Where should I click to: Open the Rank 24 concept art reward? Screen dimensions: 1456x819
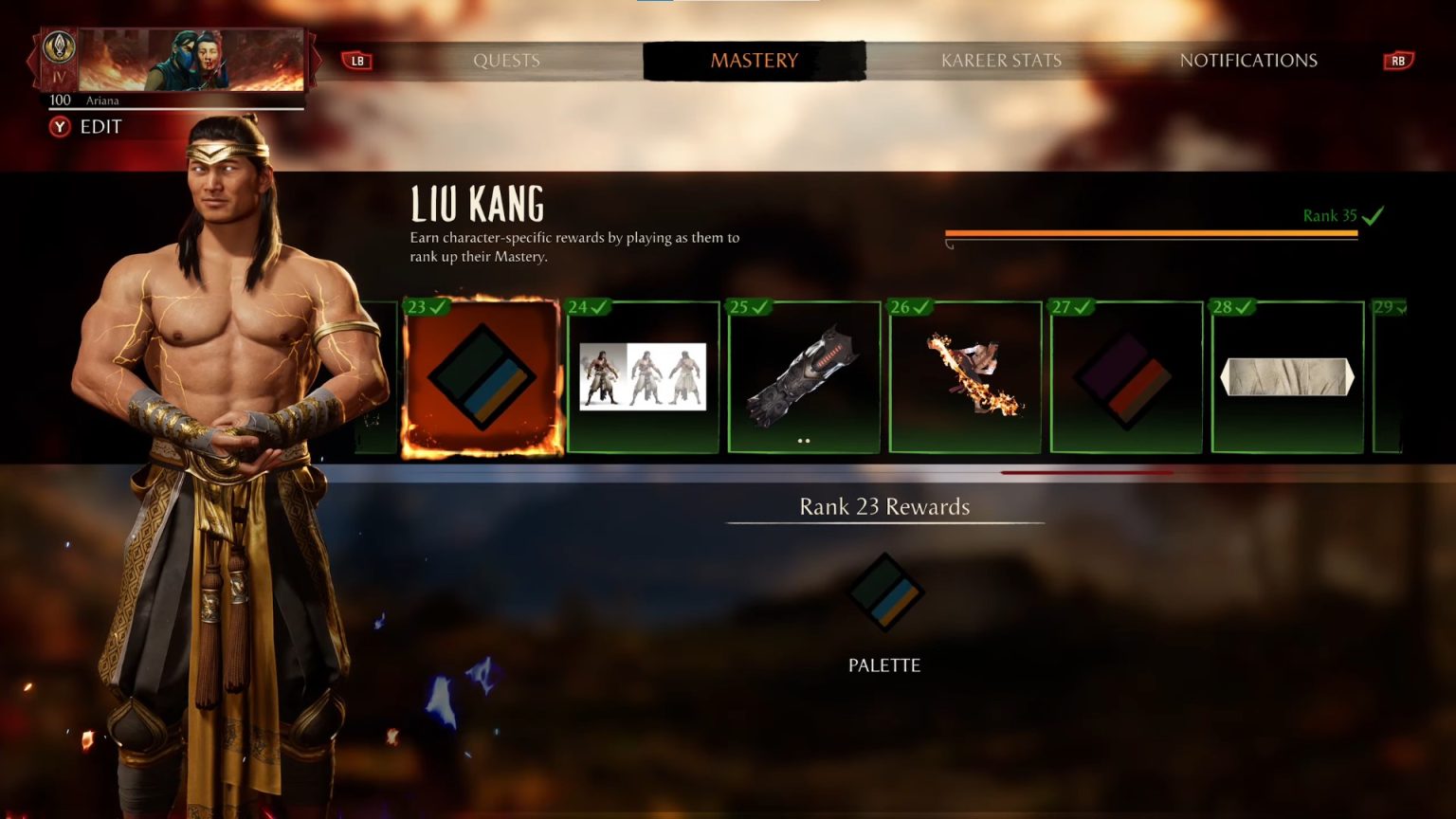[x=643, y=376]
